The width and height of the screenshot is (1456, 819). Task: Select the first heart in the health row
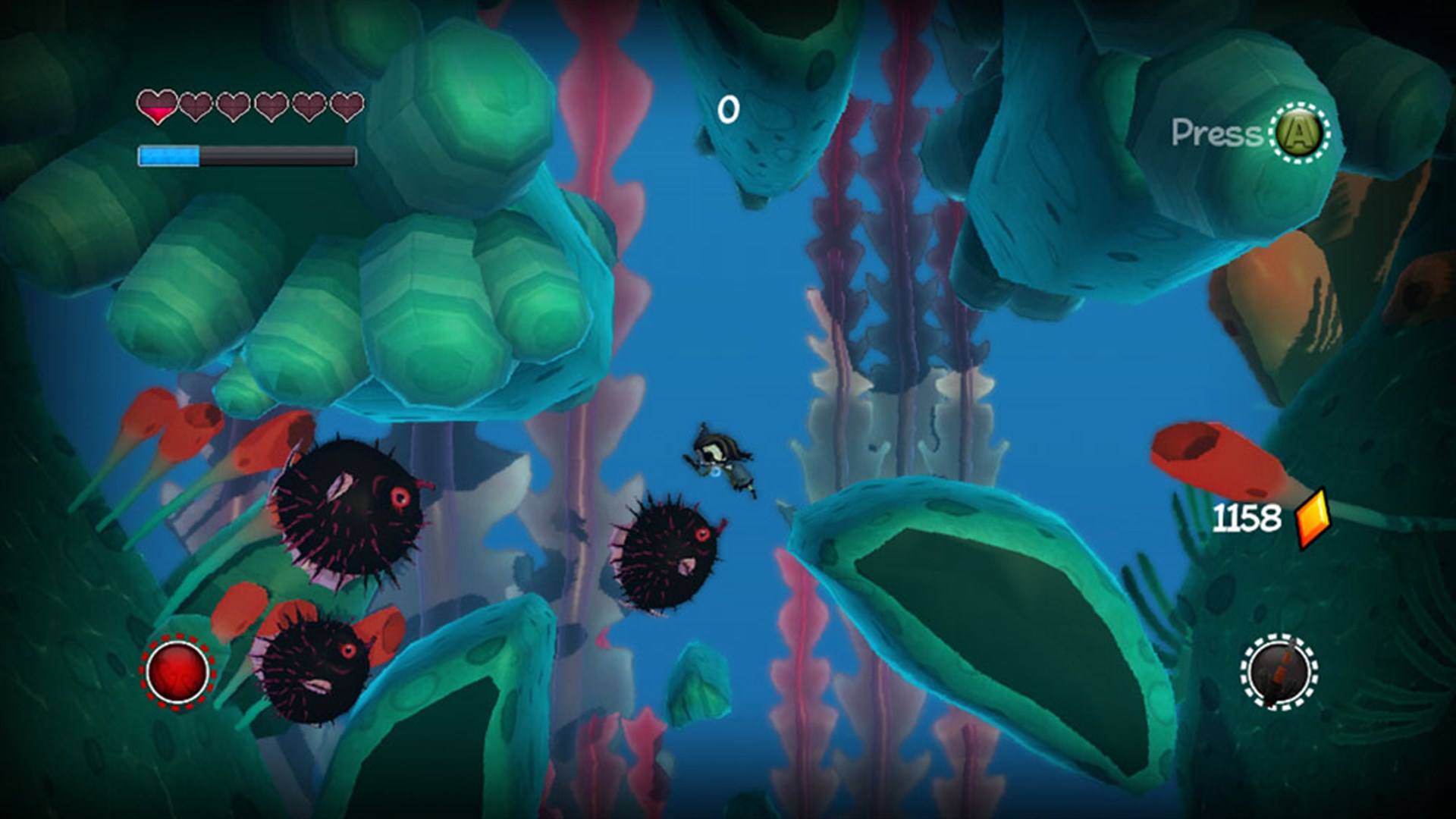(157, 107)
